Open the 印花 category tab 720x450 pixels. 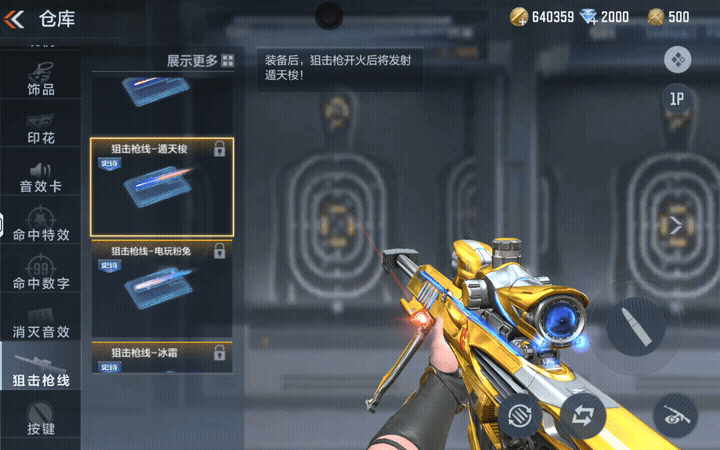click(x=40, y=128)
